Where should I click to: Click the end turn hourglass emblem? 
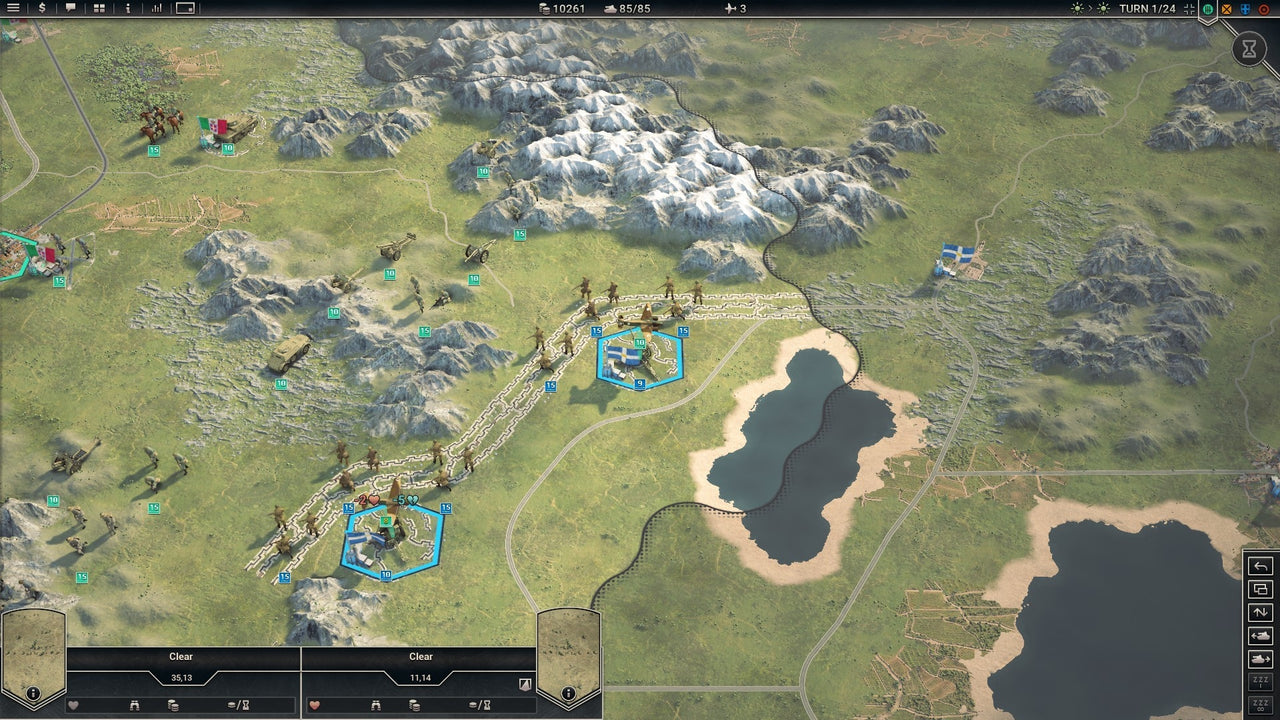(1249, 48)
